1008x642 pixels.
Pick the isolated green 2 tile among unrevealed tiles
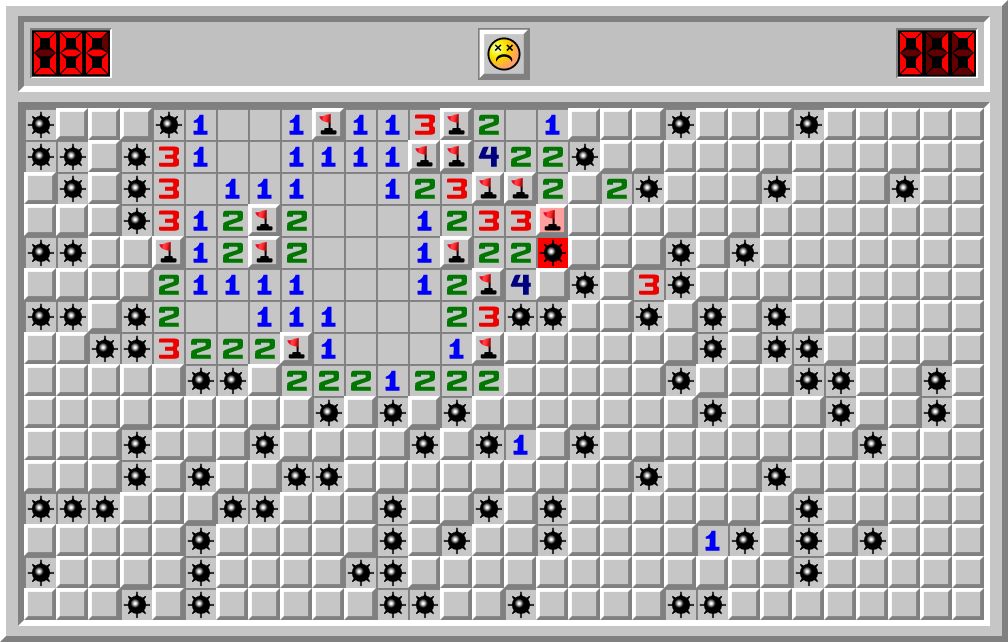[x=616, y=189]
